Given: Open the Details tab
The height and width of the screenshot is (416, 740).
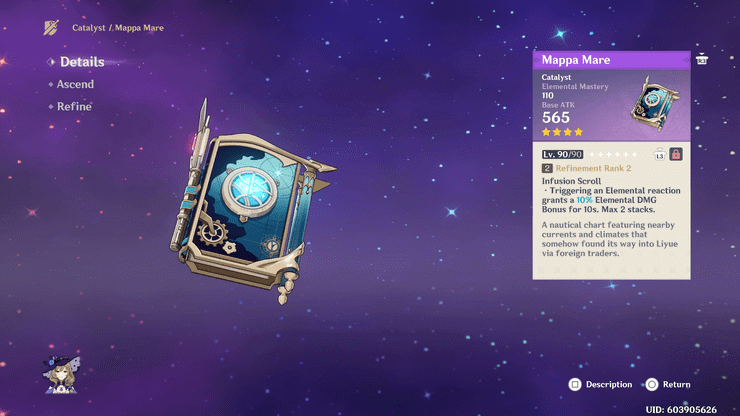Looking at the screenshot, I should 81,62.
